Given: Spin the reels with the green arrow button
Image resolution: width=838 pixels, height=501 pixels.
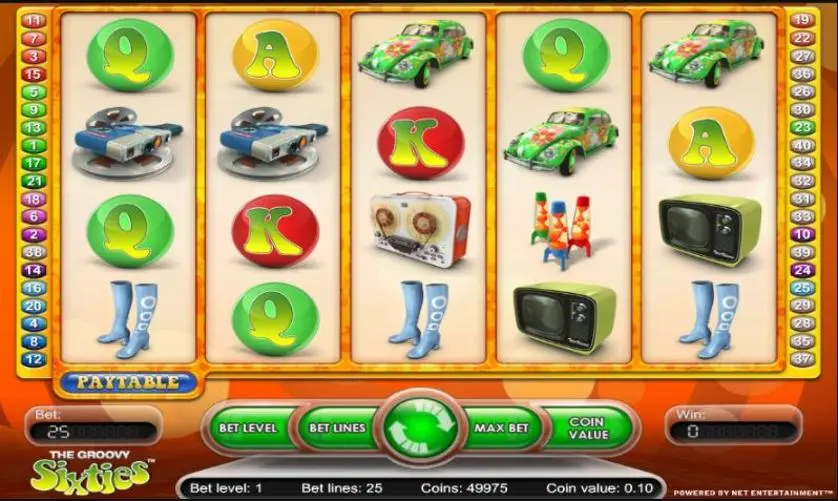Looking at the screenshot, I should (419, 430).
